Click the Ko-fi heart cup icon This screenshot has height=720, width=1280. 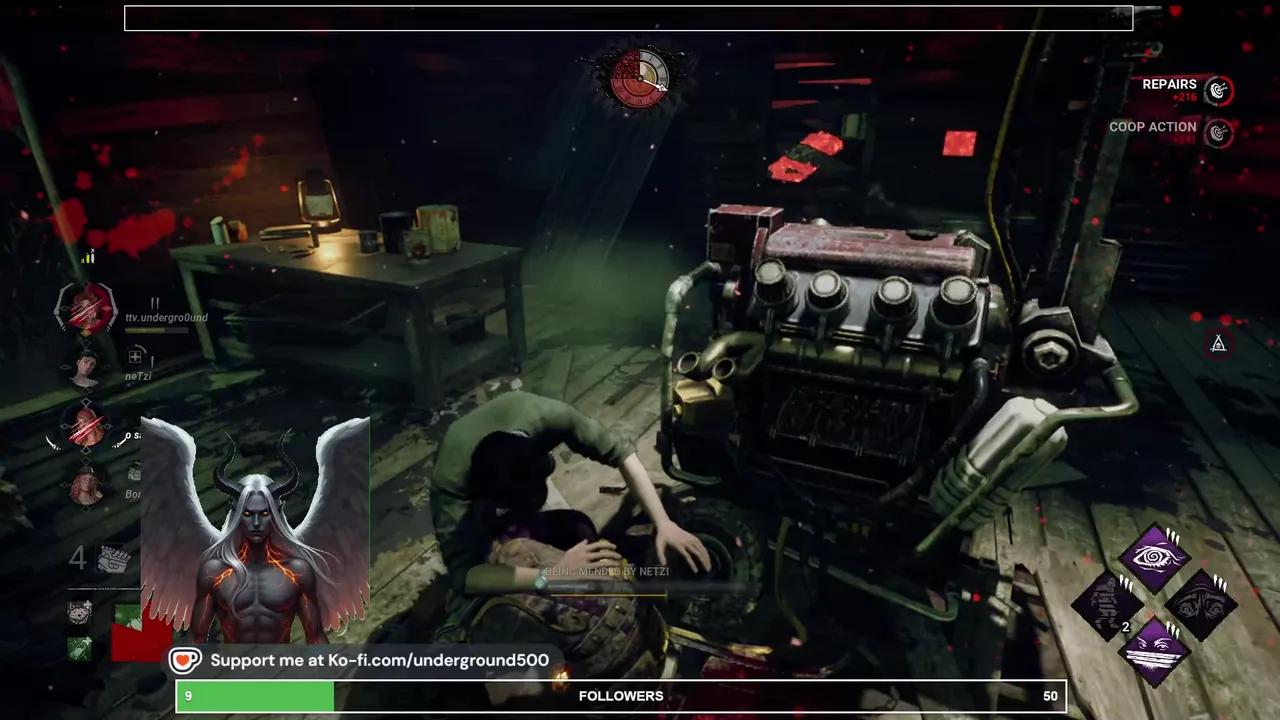point(185,660)
